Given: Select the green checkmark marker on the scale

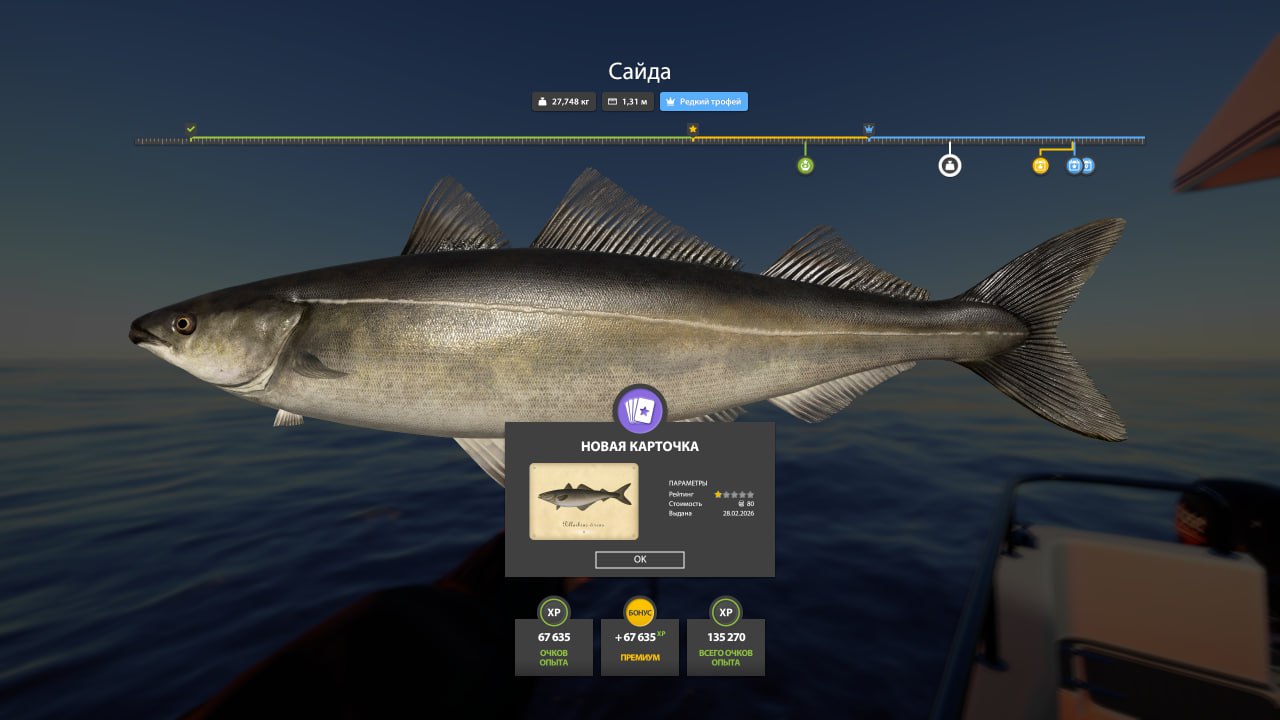Looking at the screenshot, I should [x=191, y=129].
